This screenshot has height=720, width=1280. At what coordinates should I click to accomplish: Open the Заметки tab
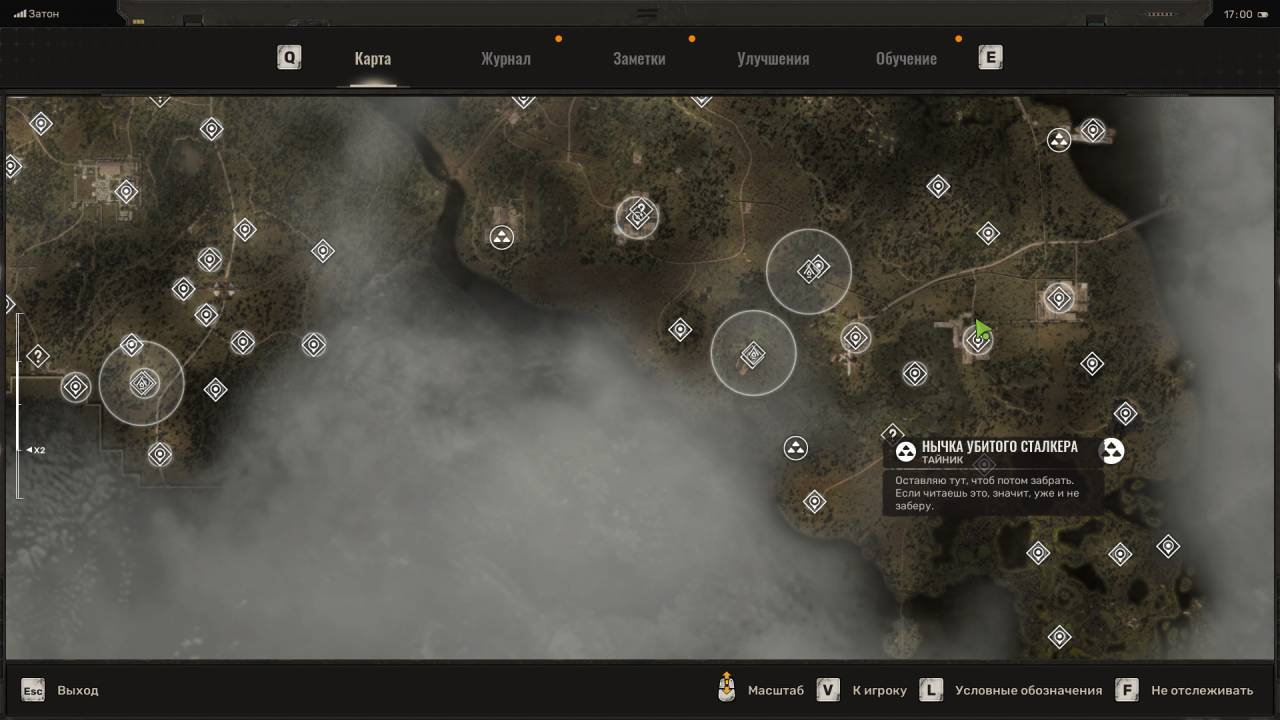(x=639, y=58)
